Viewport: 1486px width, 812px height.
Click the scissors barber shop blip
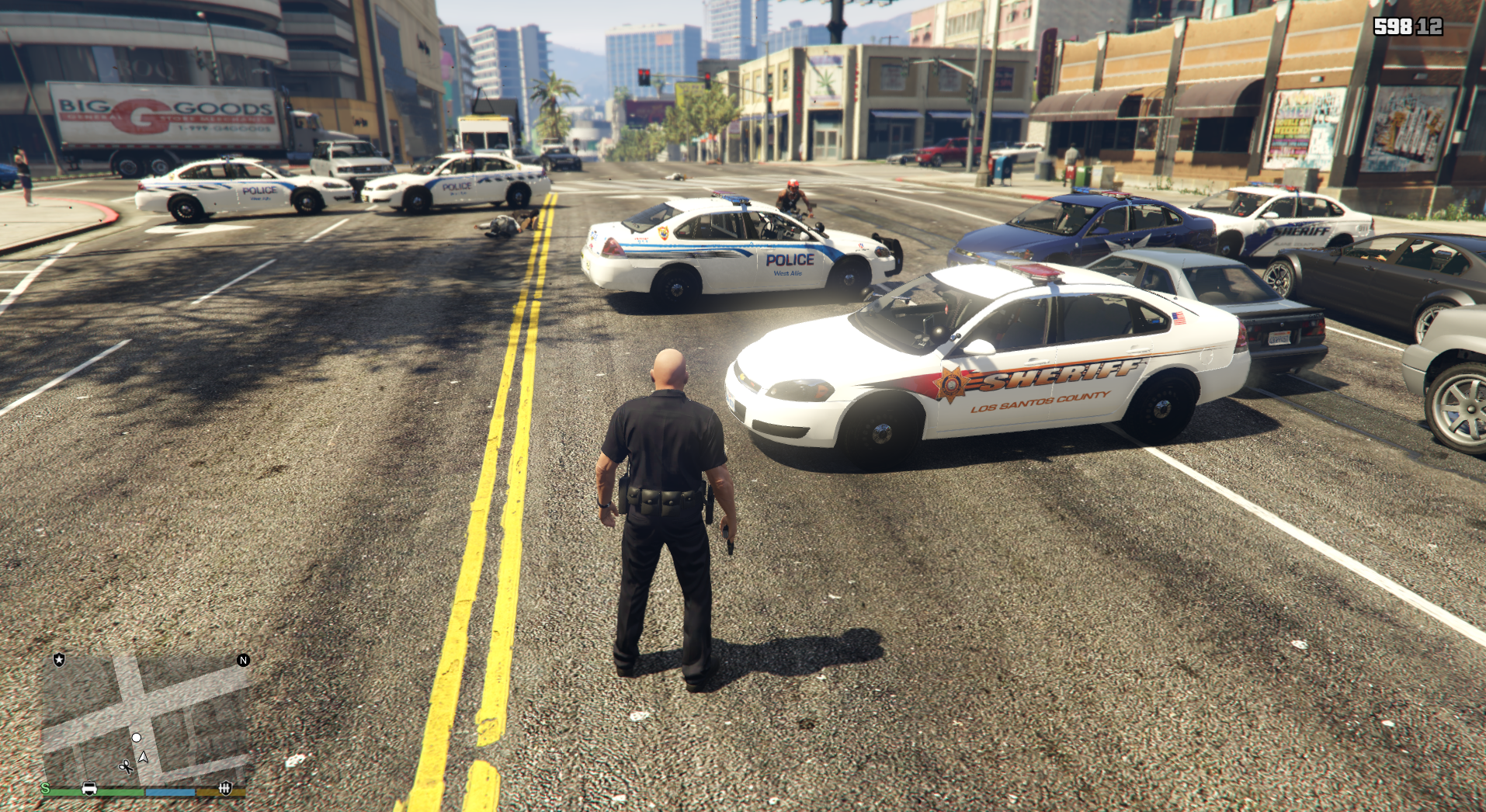(125, 767)
